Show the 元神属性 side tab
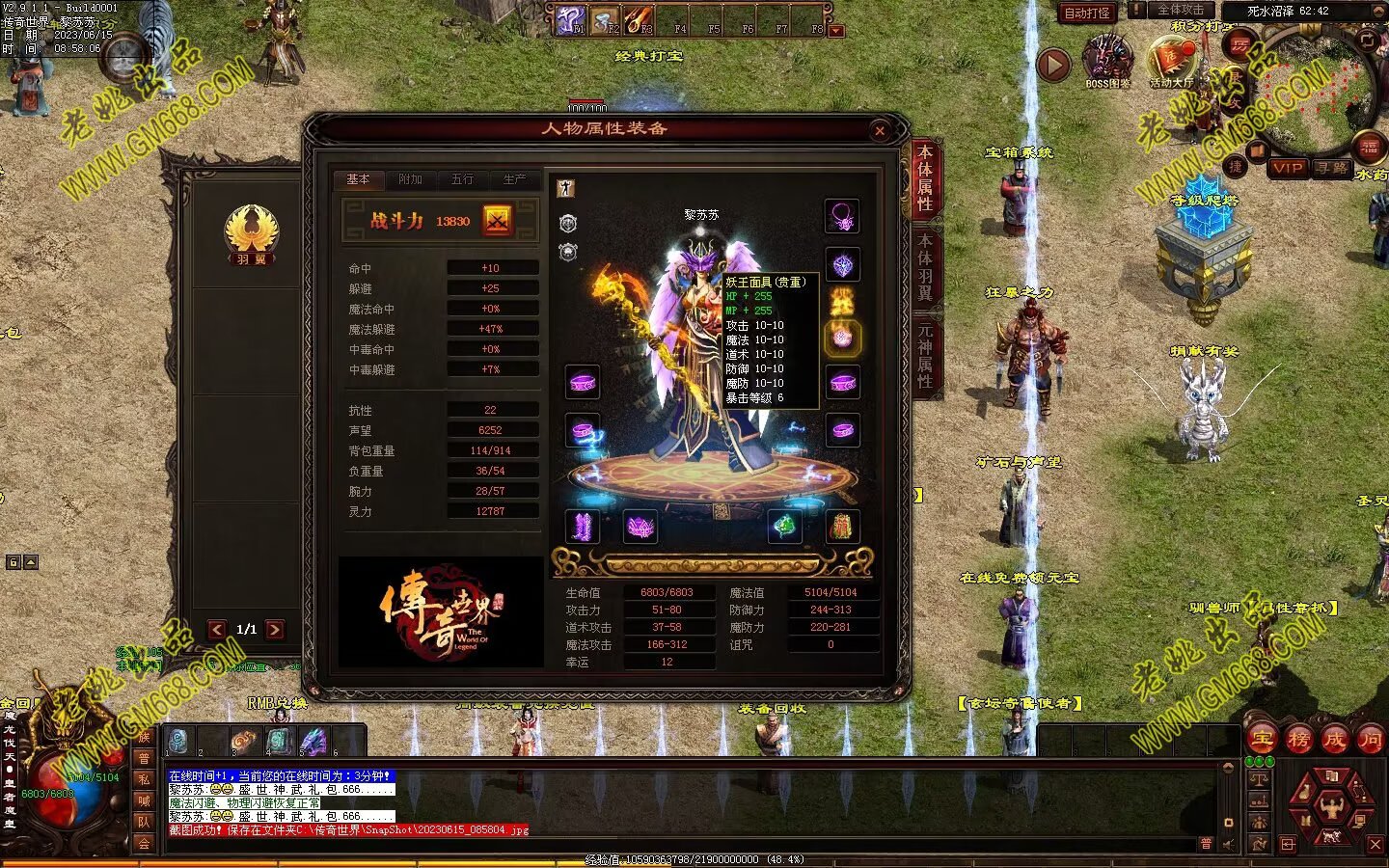Viewport: 1389px width, 868px height. (x=925, y=355)
